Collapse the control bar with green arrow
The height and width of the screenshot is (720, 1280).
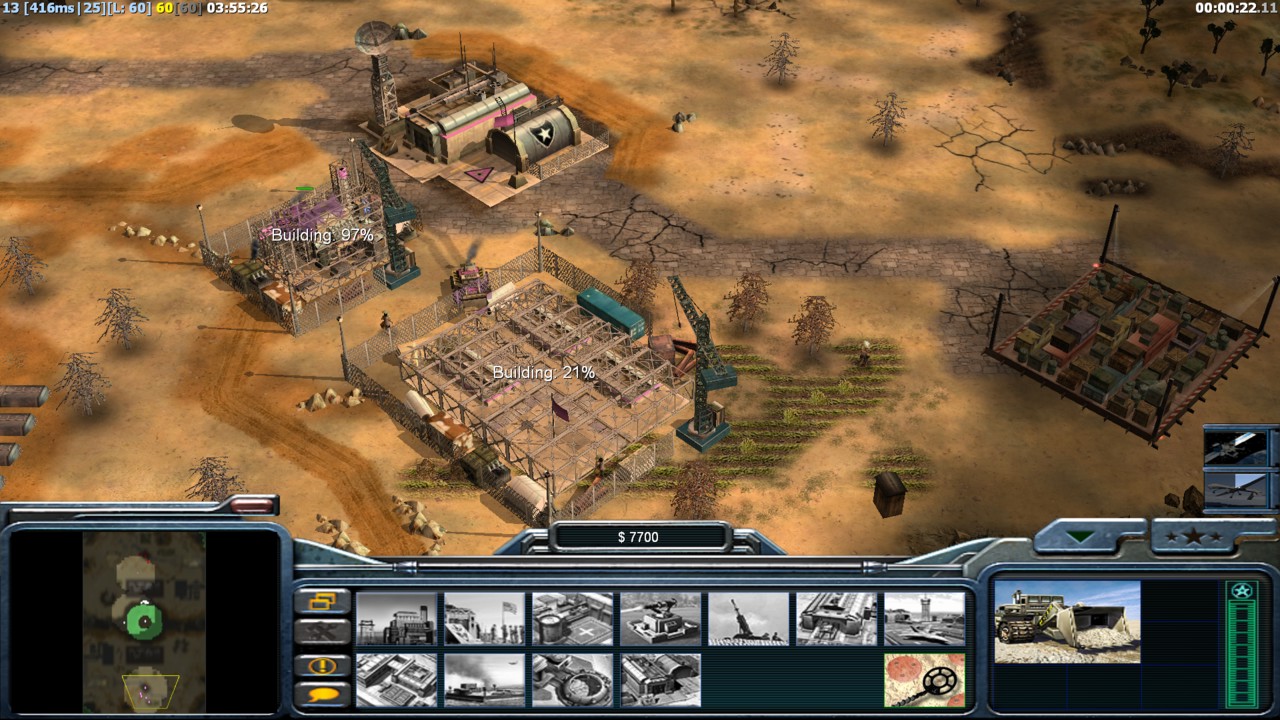pos(1080,537)
